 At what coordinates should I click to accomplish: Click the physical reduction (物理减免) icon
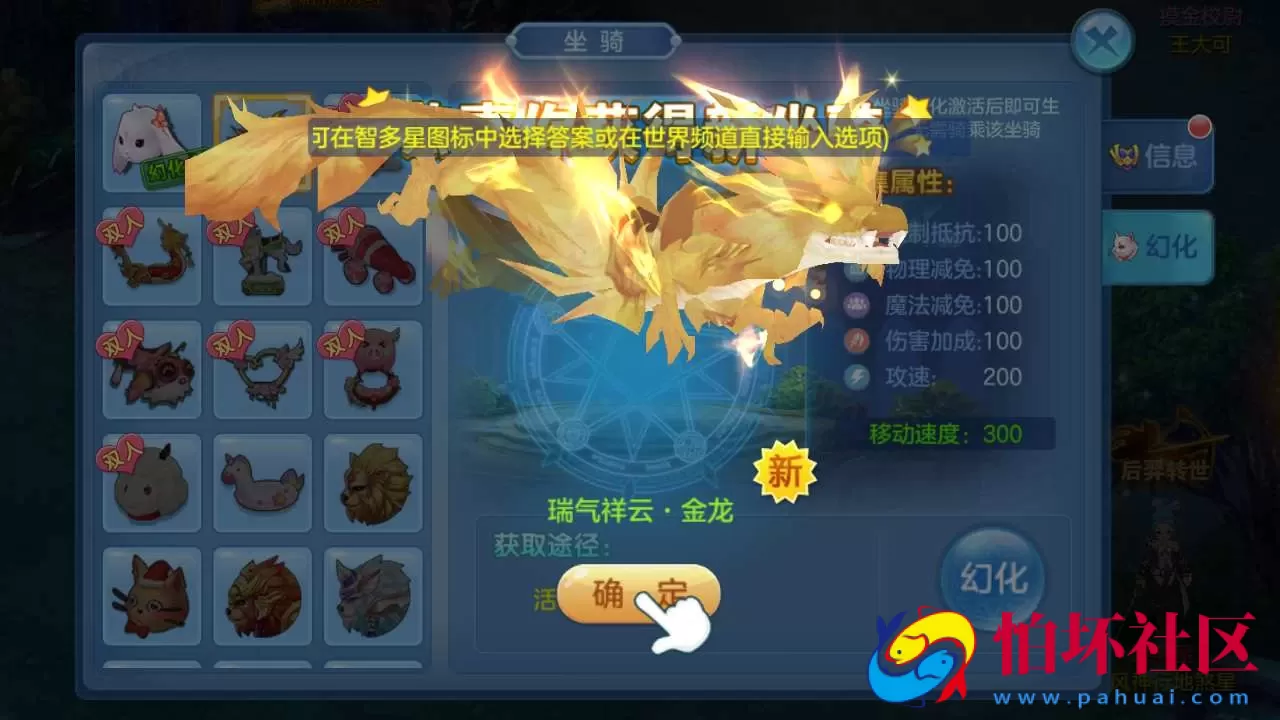(855, 269)
